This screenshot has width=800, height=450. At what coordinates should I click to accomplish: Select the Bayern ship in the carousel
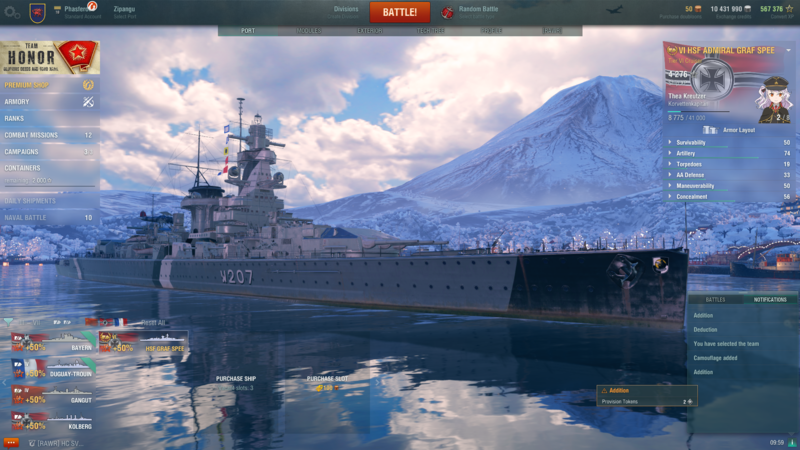pyautogui.click(x=52, y=342)
